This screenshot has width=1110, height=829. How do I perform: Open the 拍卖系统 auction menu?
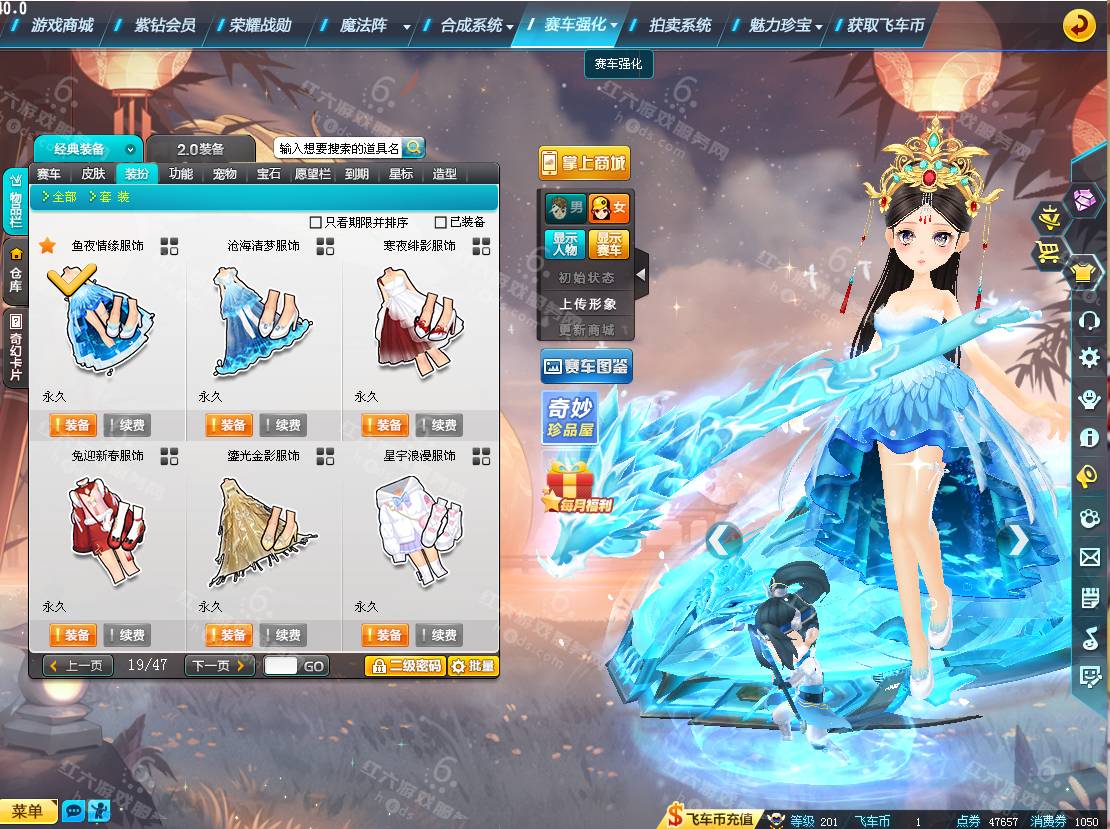point(680,25)
